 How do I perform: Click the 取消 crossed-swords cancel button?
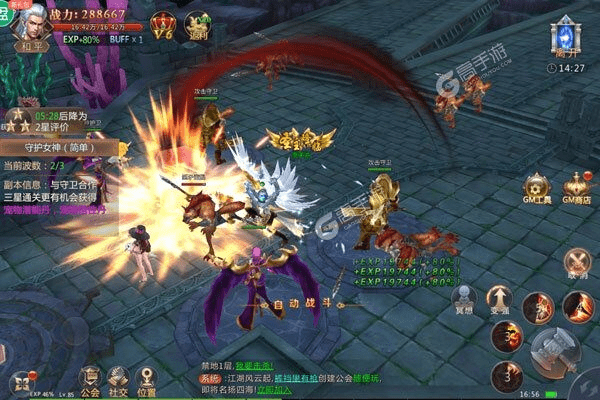coord(577,264)
